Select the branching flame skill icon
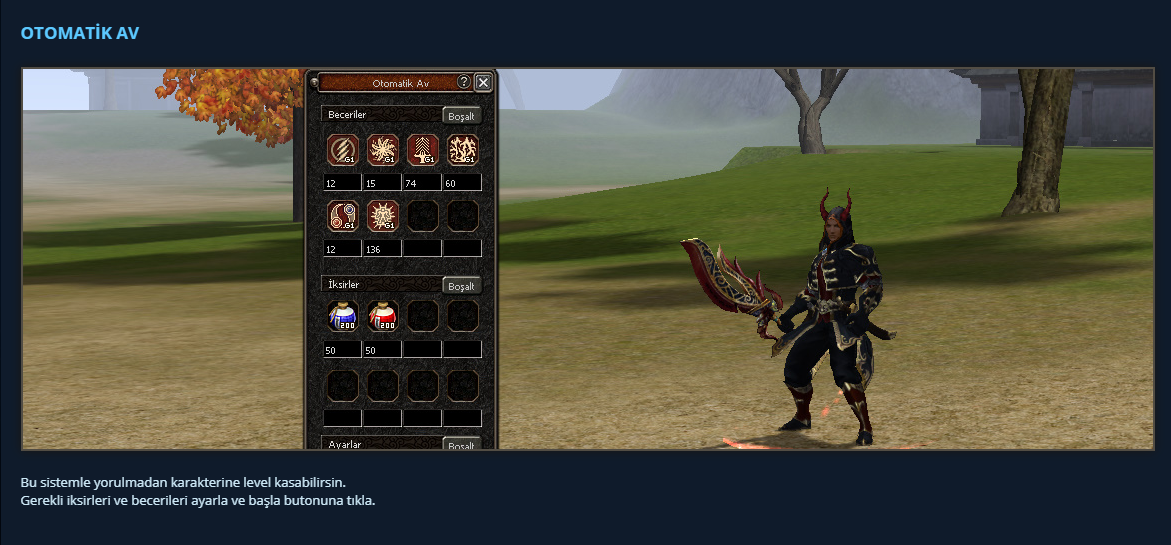This screenshot has width=1171, height=545. point(462,150)
